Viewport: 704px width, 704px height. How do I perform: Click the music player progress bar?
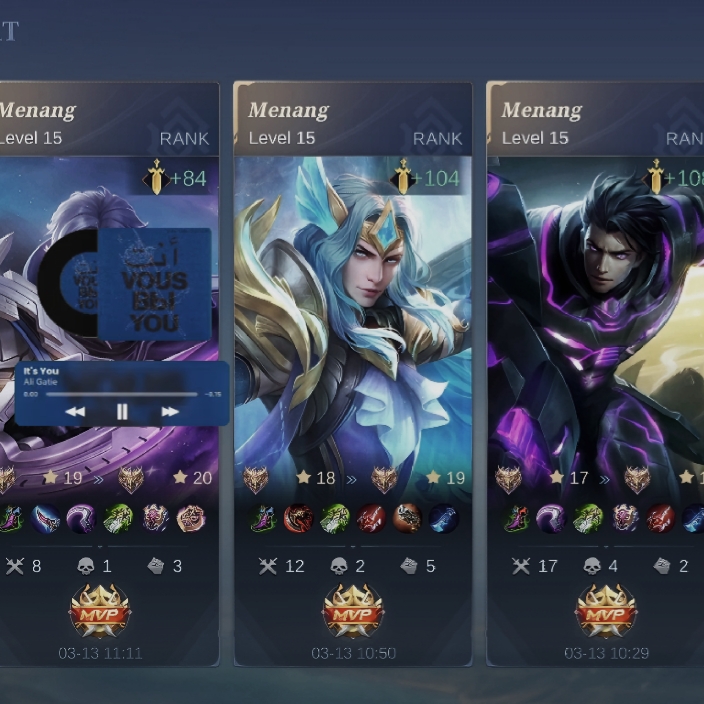pyautogui.click(x=120, y=394)
